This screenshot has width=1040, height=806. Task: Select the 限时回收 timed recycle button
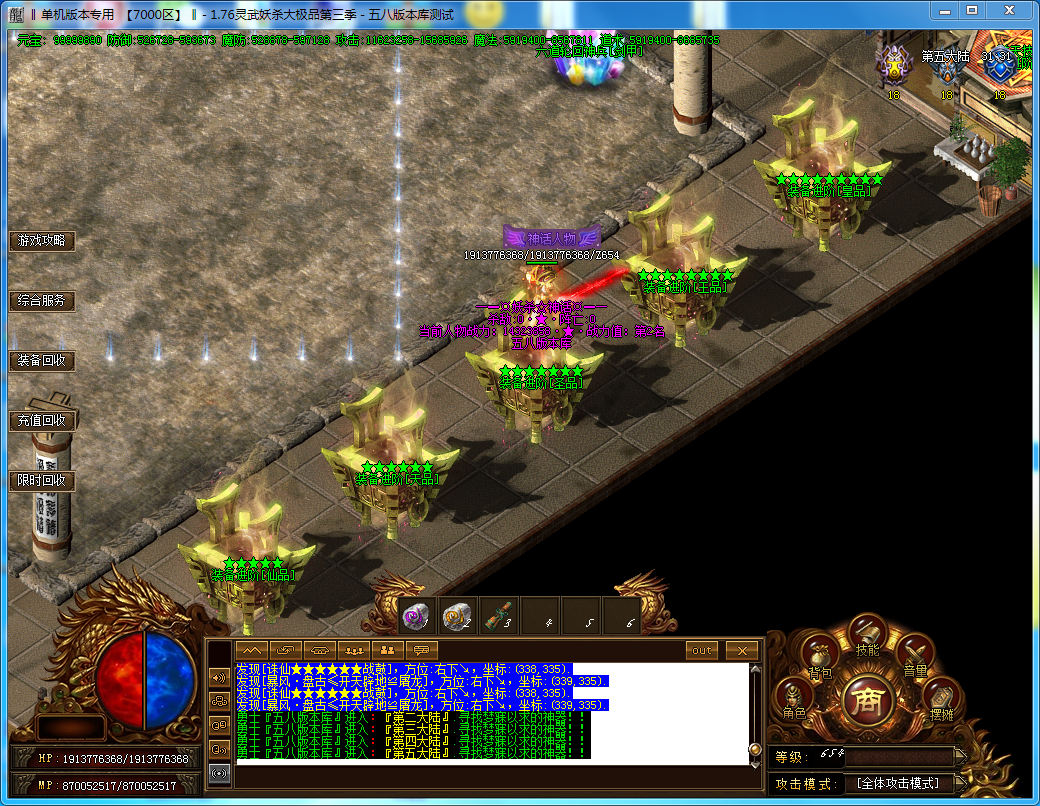[42, 480]
